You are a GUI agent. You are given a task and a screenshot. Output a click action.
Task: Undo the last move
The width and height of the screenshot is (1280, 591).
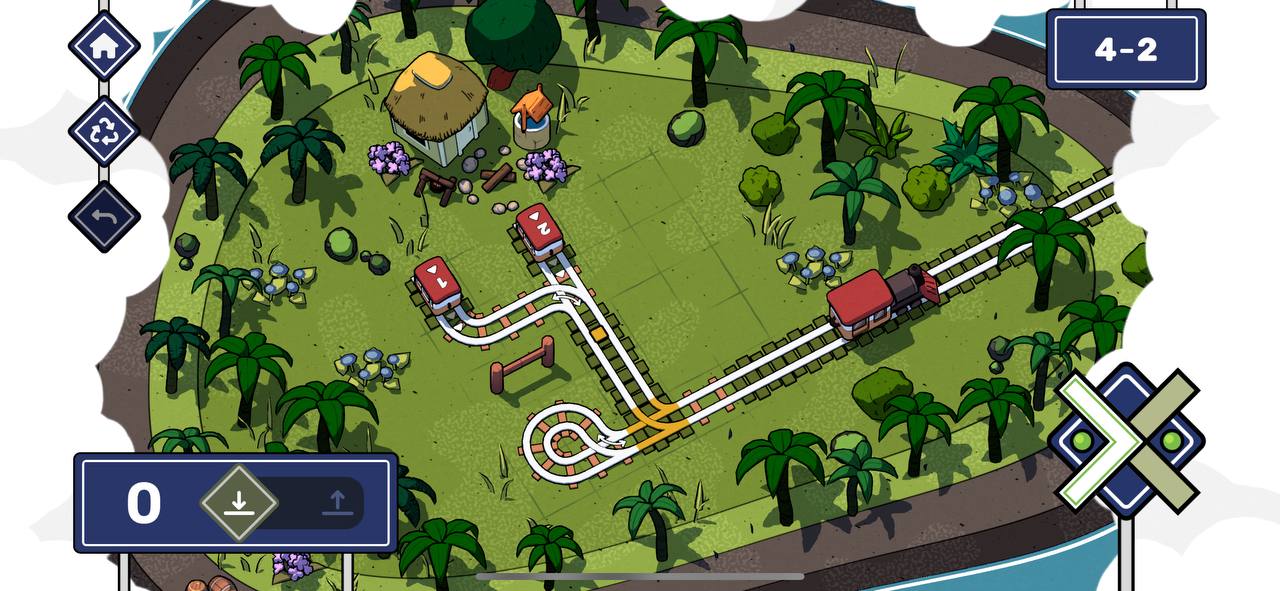(x=104, y=216)
